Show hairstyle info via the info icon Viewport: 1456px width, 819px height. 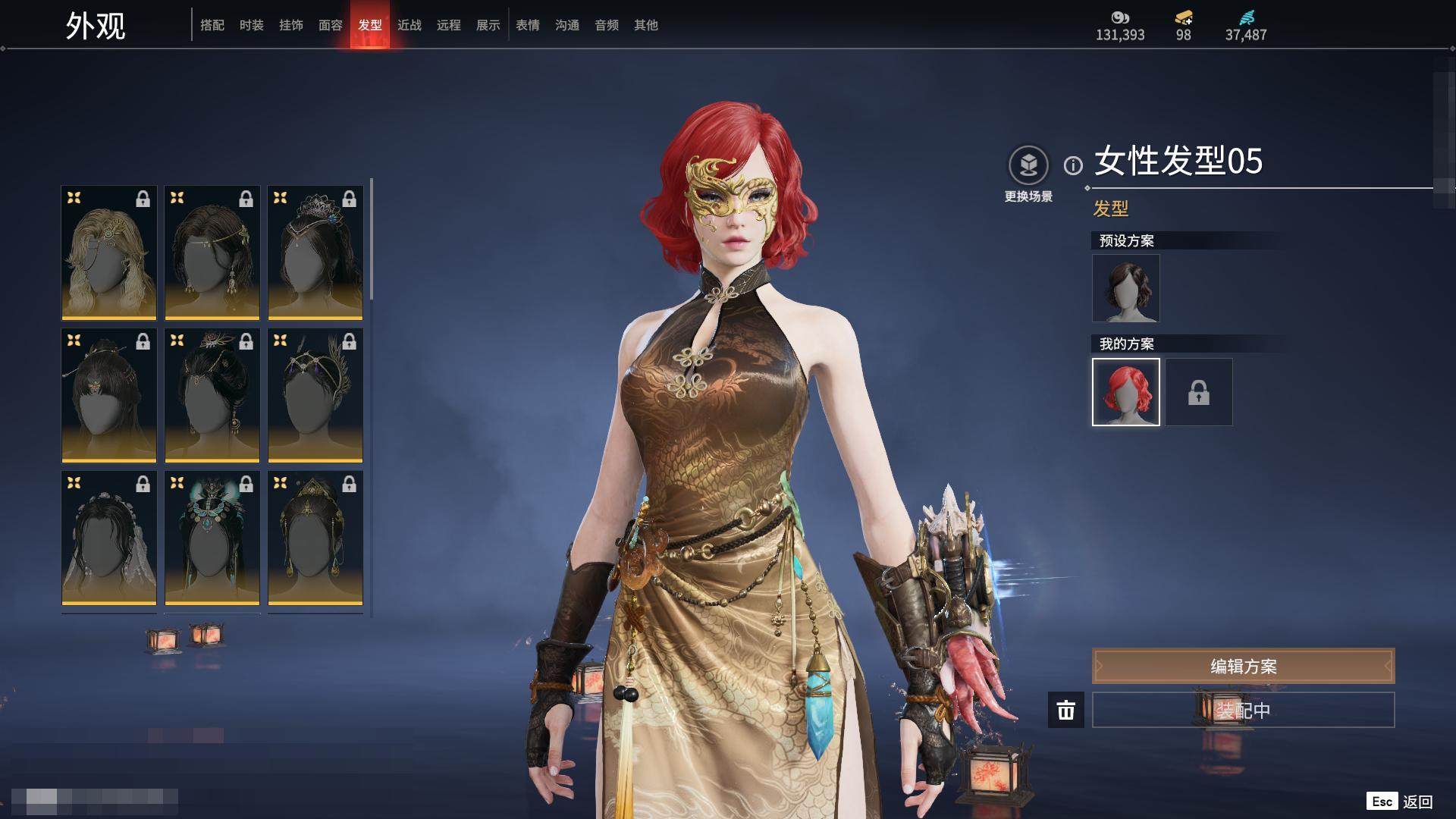point(1073,165)
